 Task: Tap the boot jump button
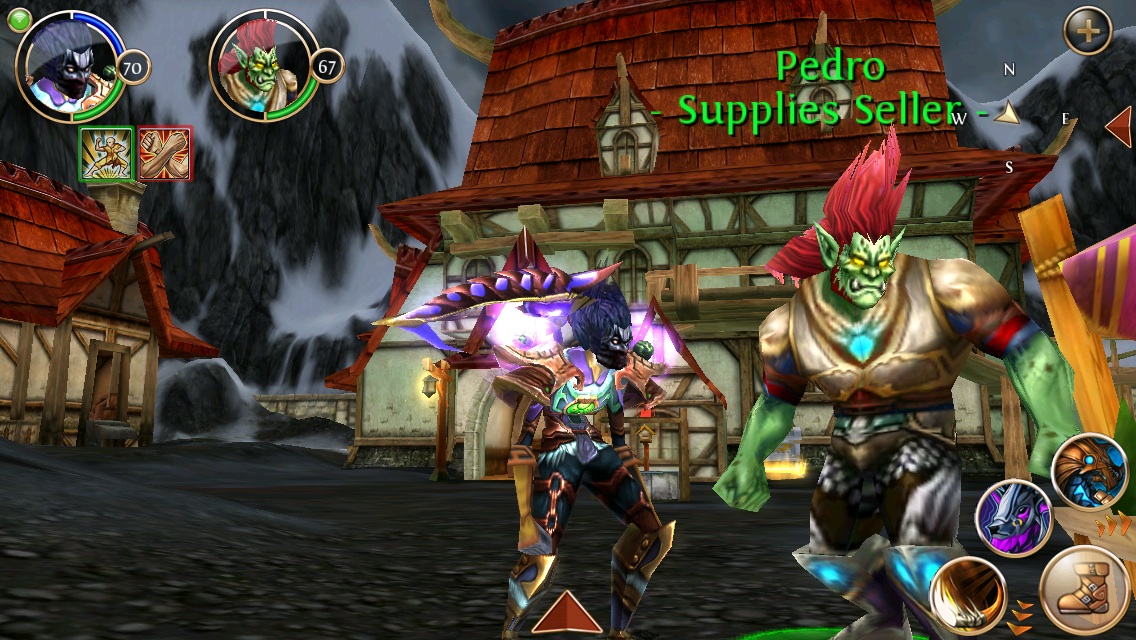(x=1085, y=591)
